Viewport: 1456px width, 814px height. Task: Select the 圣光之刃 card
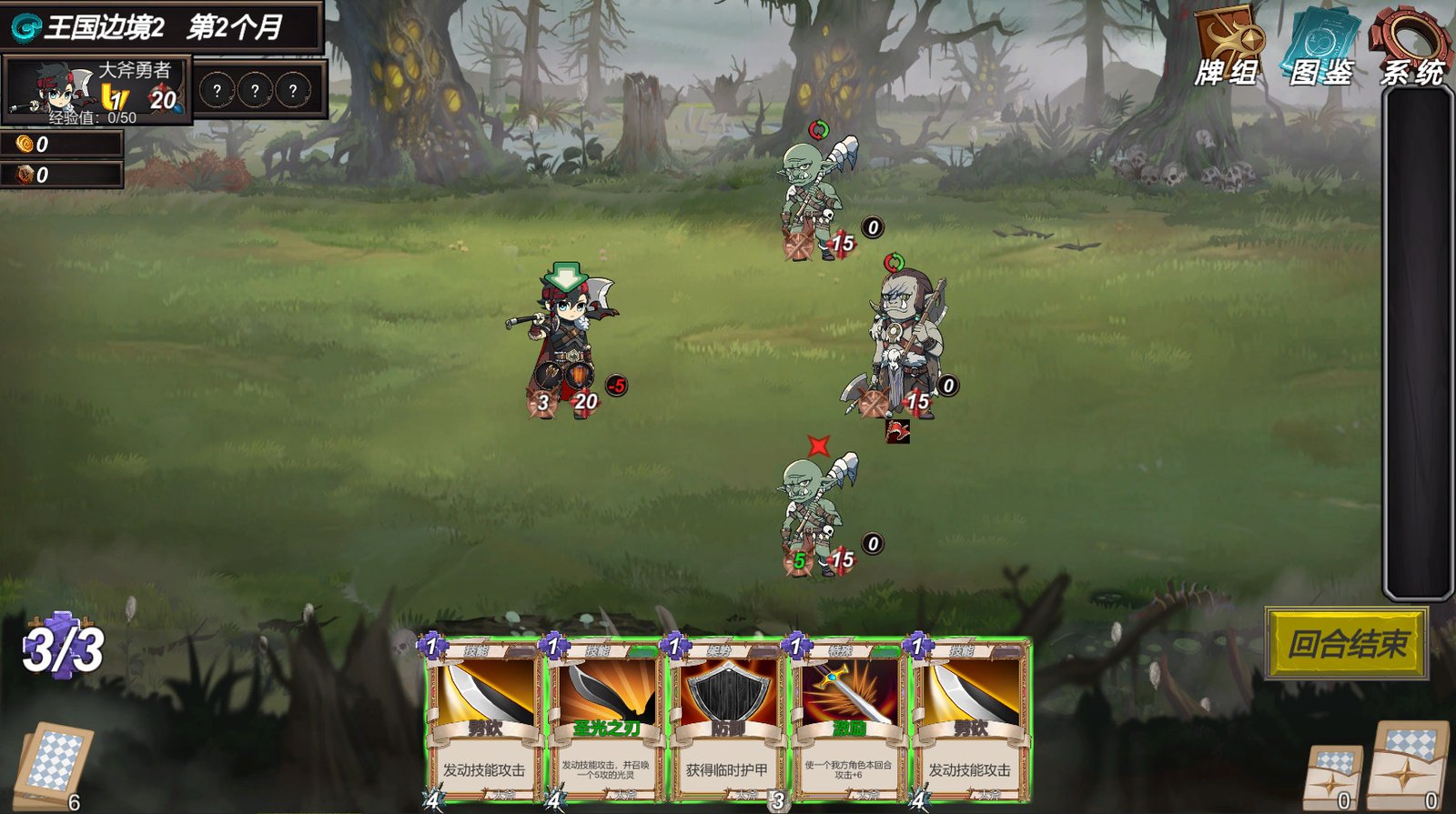606,720
